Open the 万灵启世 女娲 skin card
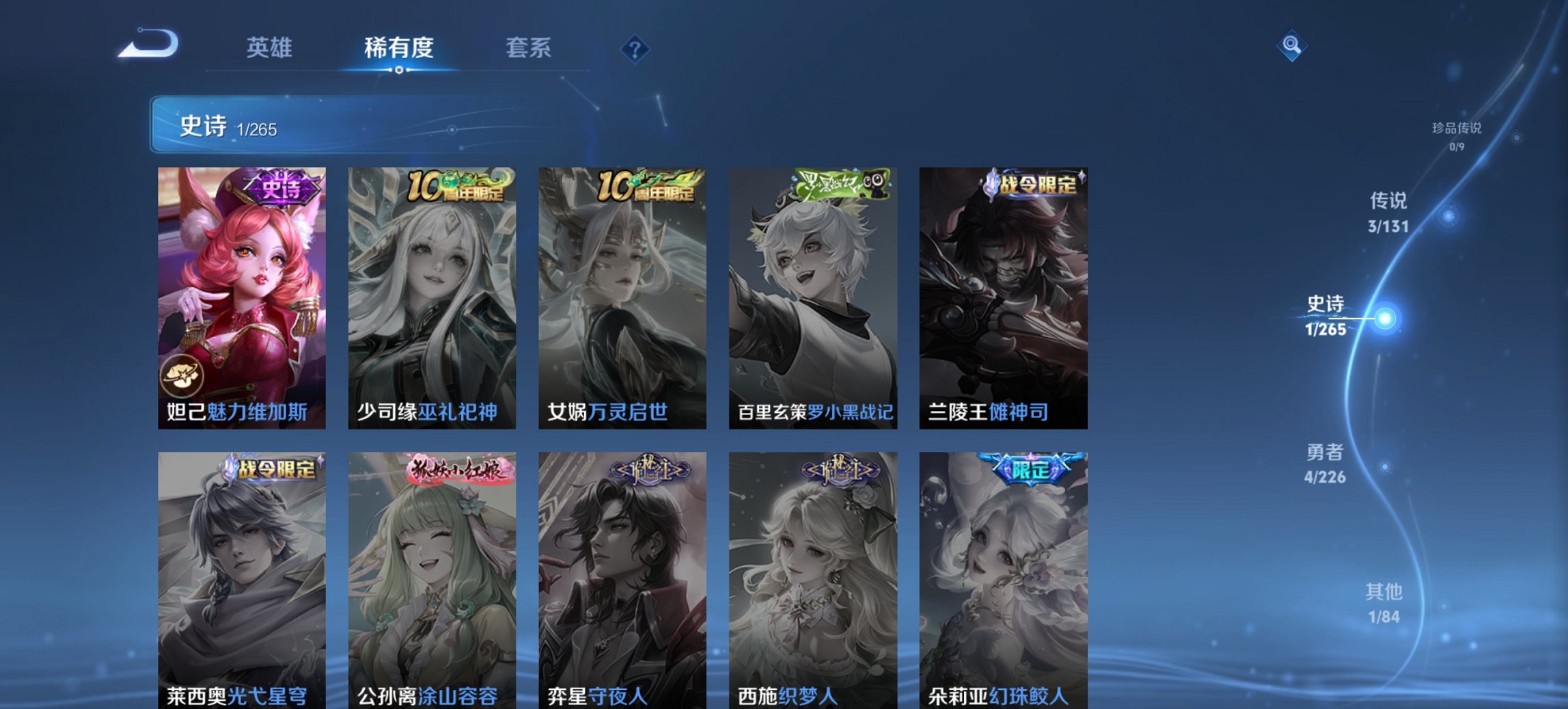Viewport: 1568px width, 709px height. (622, 294)
